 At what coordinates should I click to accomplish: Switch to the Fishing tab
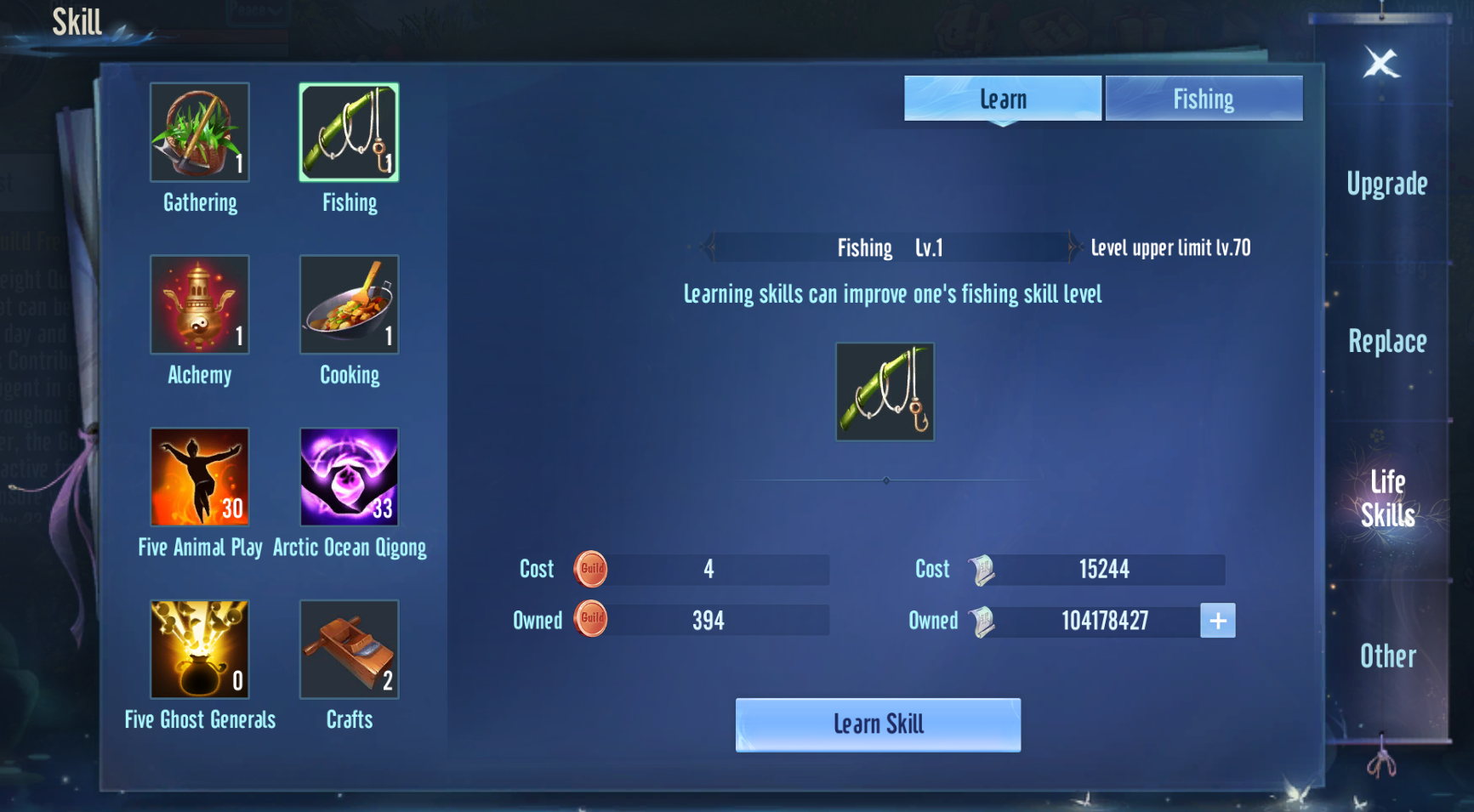[x=1204, y=99]
